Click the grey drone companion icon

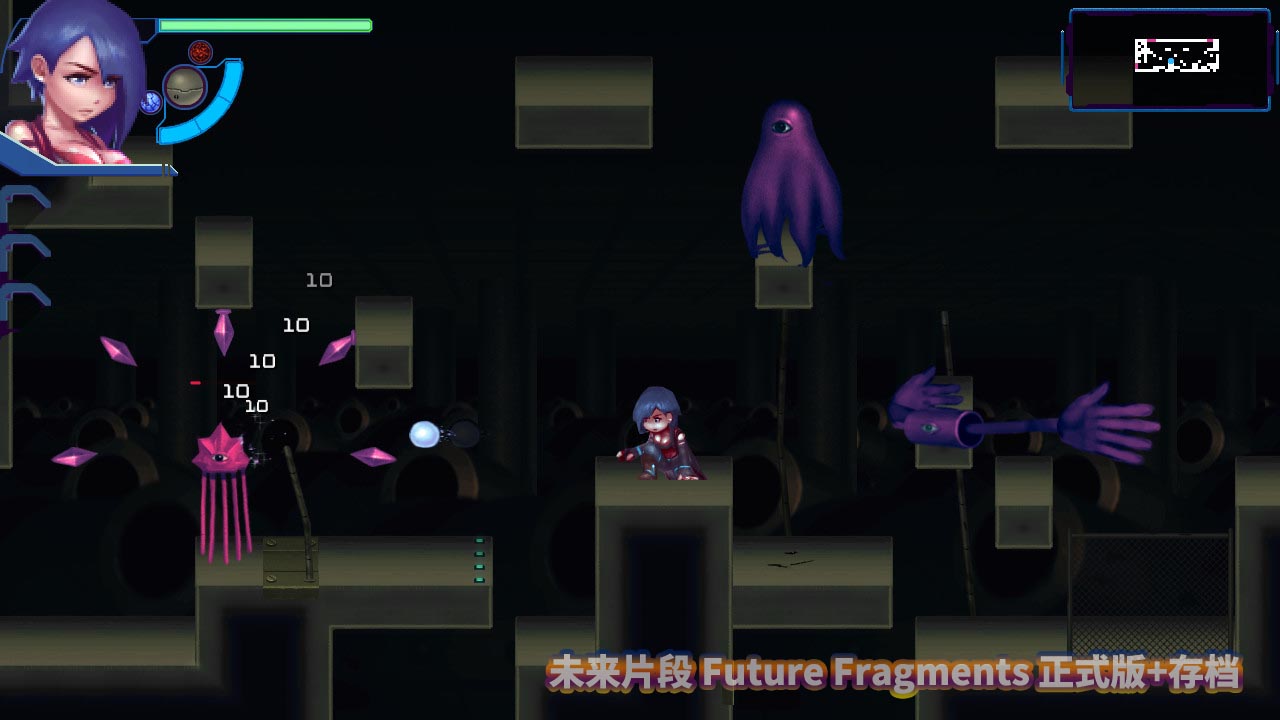coord(185,88)
